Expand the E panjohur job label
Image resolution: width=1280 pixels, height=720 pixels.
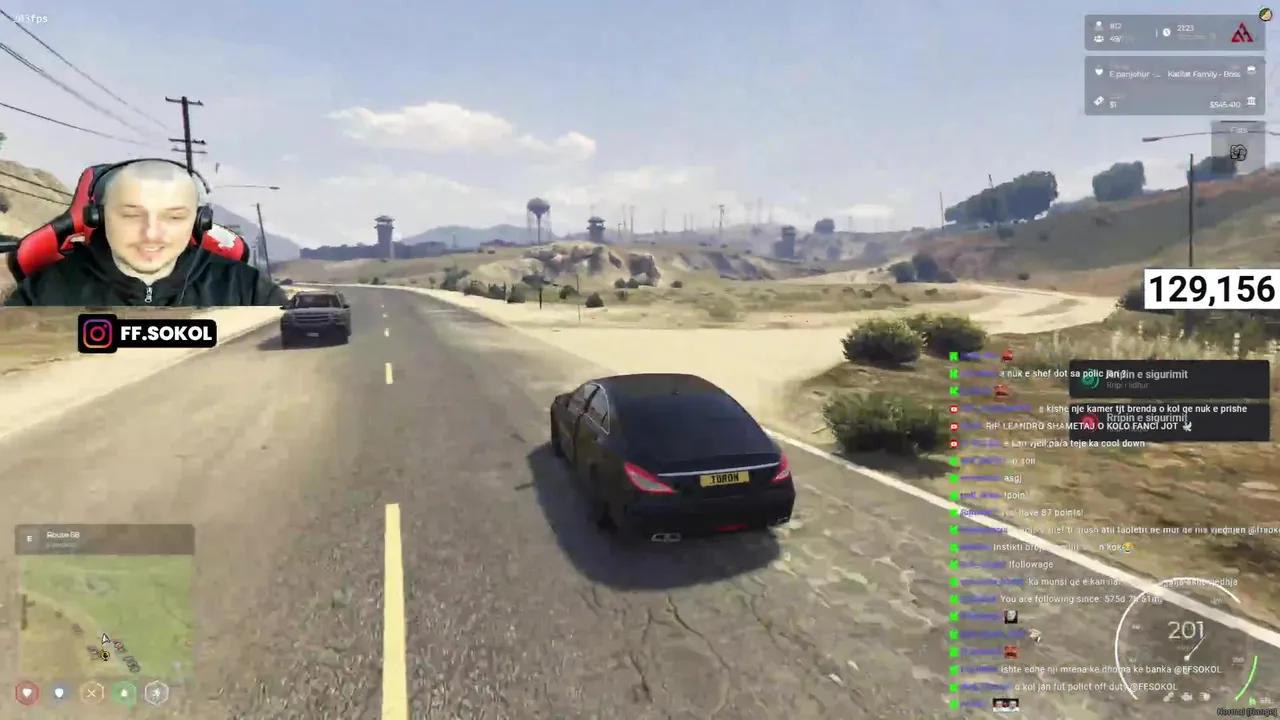click(1128, 74)
